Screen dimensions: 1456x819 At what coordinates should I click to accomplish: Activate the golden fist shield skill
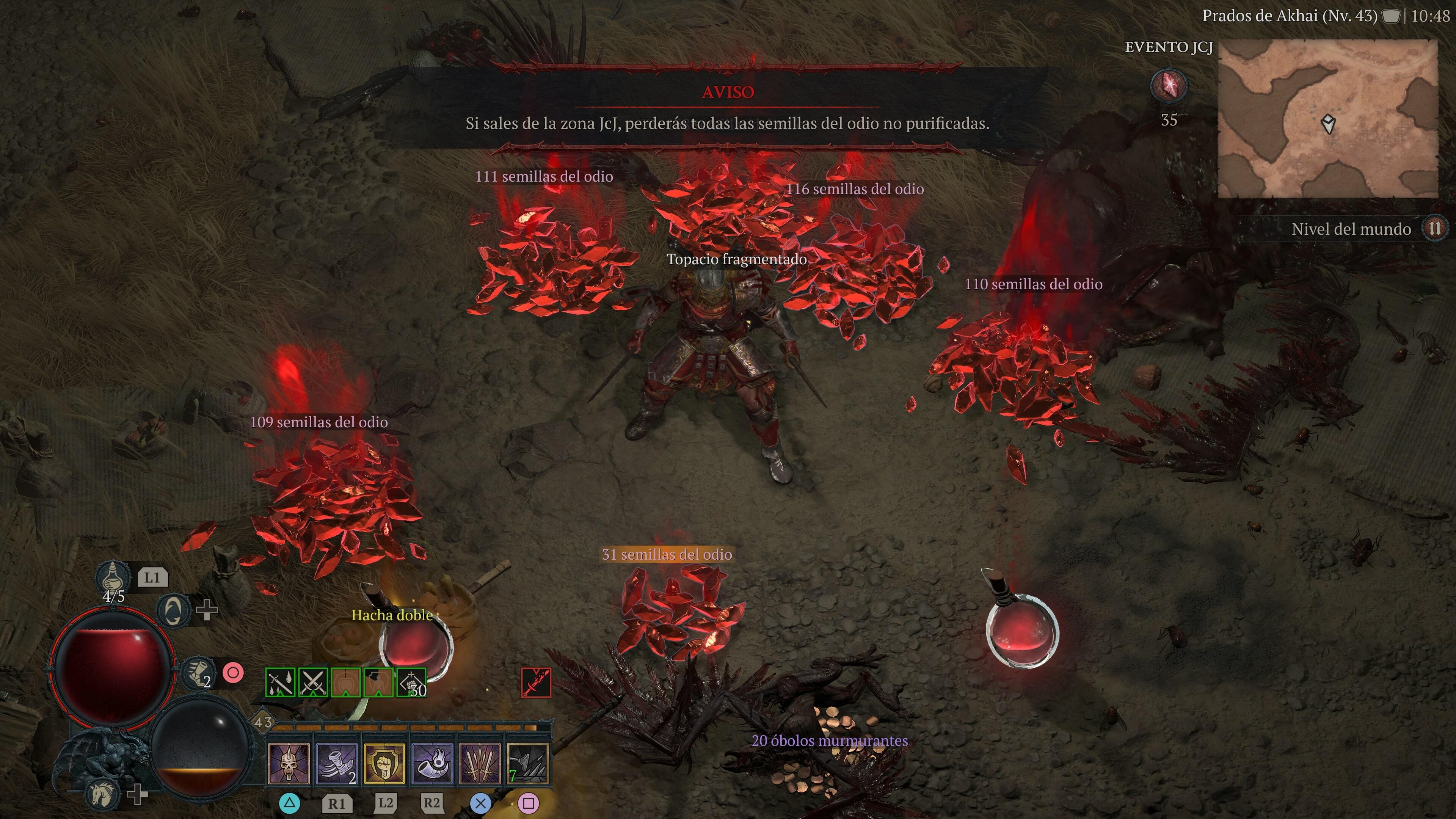pyautogui.click(x=384, y=764)
